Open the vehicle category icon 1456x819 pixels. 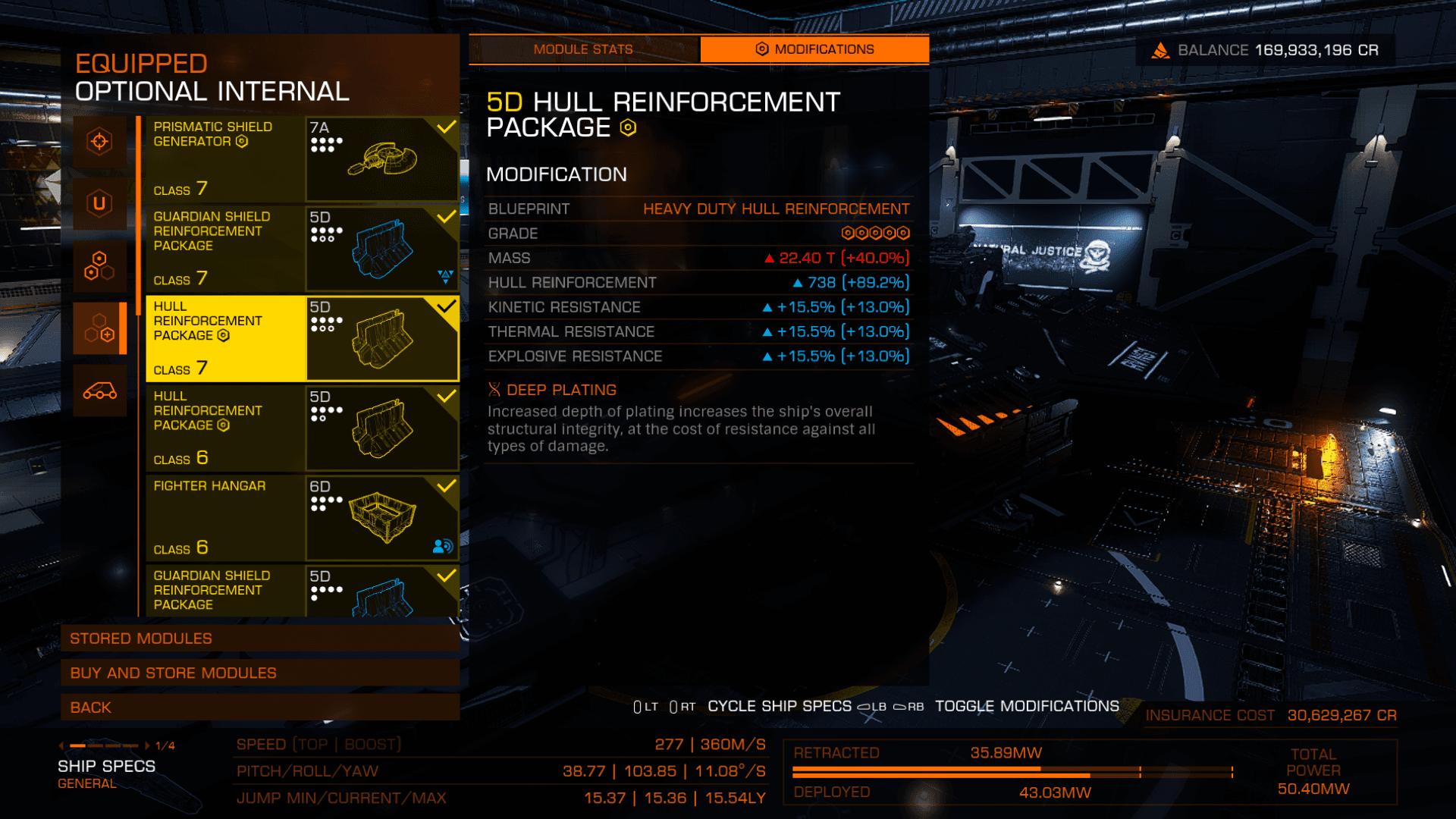99,391
